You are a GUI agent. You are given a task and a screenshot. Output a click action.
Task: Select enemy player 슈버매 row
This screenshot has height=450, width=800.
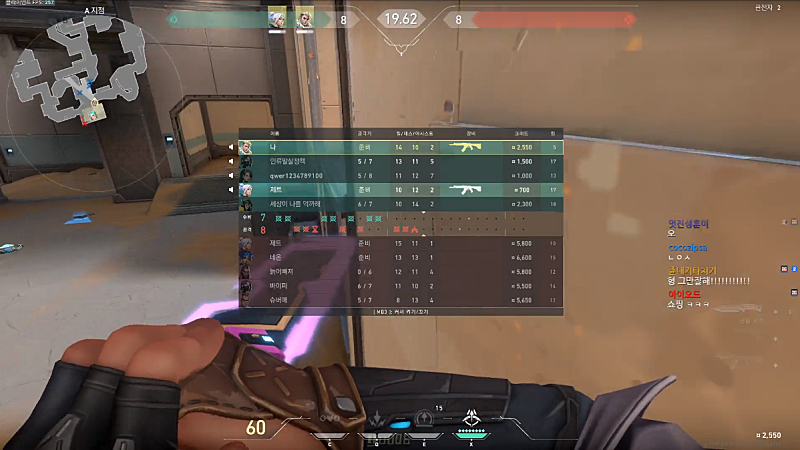pyautogui.click(x=400, y=299)
